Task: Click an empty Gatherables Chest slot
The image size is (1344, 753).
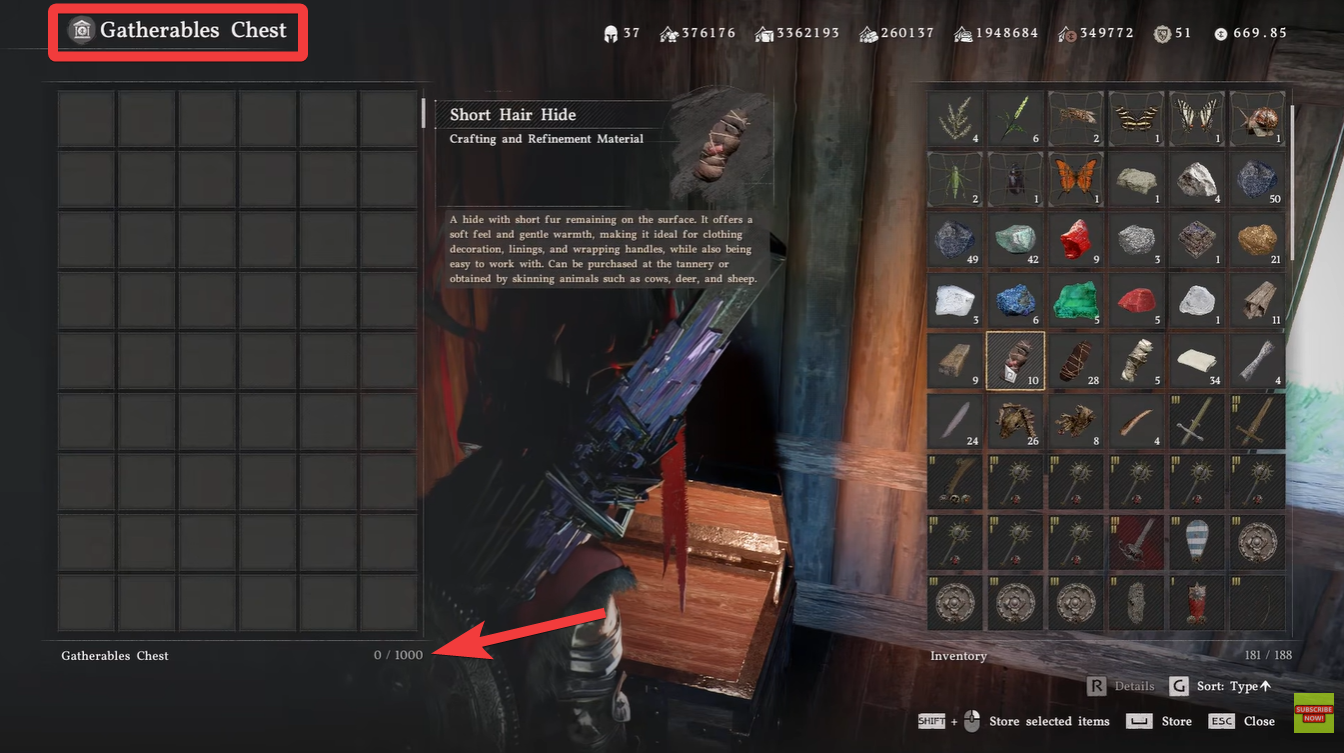Action: click(x=86, y=118)
